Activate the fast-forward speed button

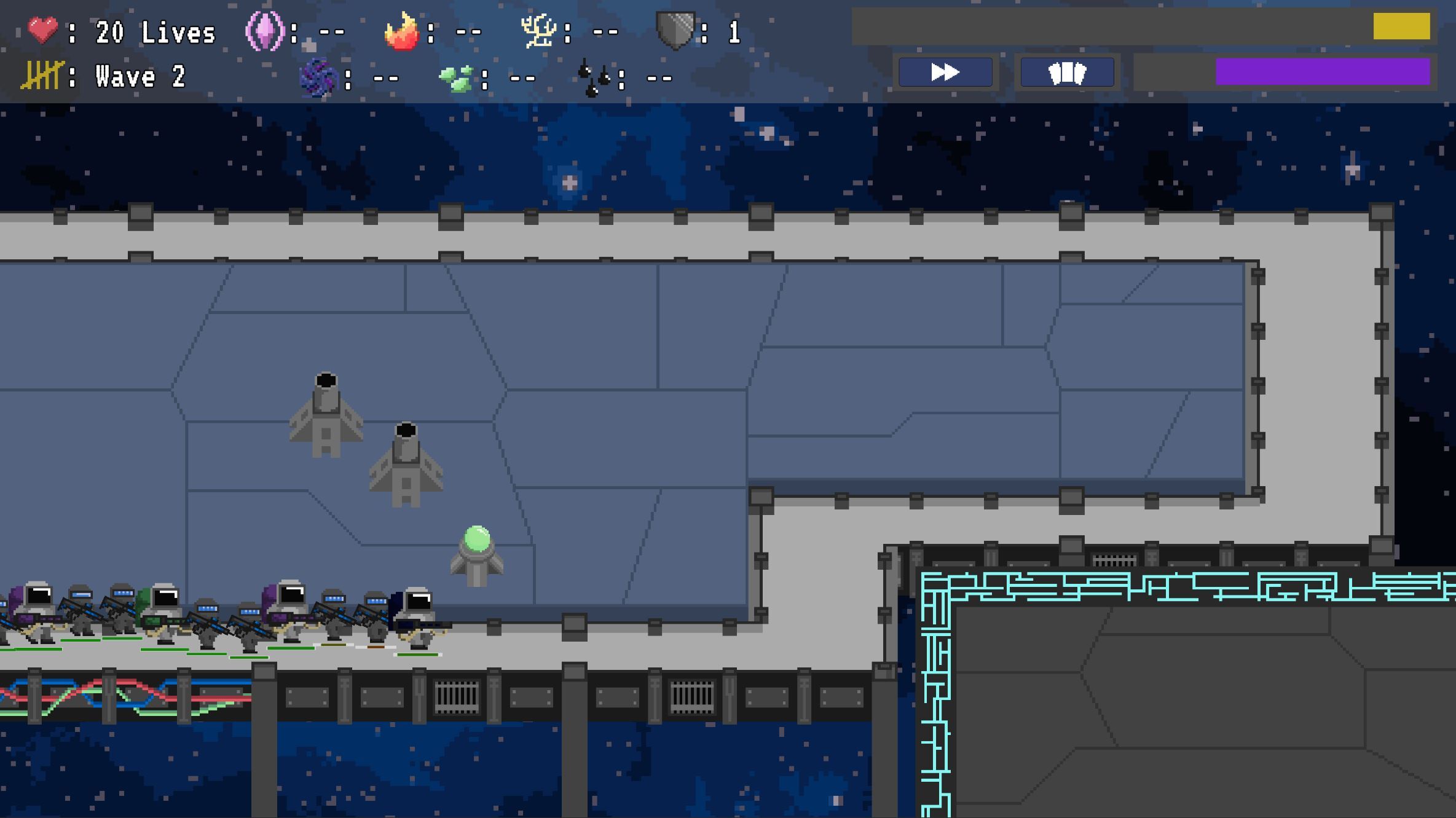tap(945, 73)
